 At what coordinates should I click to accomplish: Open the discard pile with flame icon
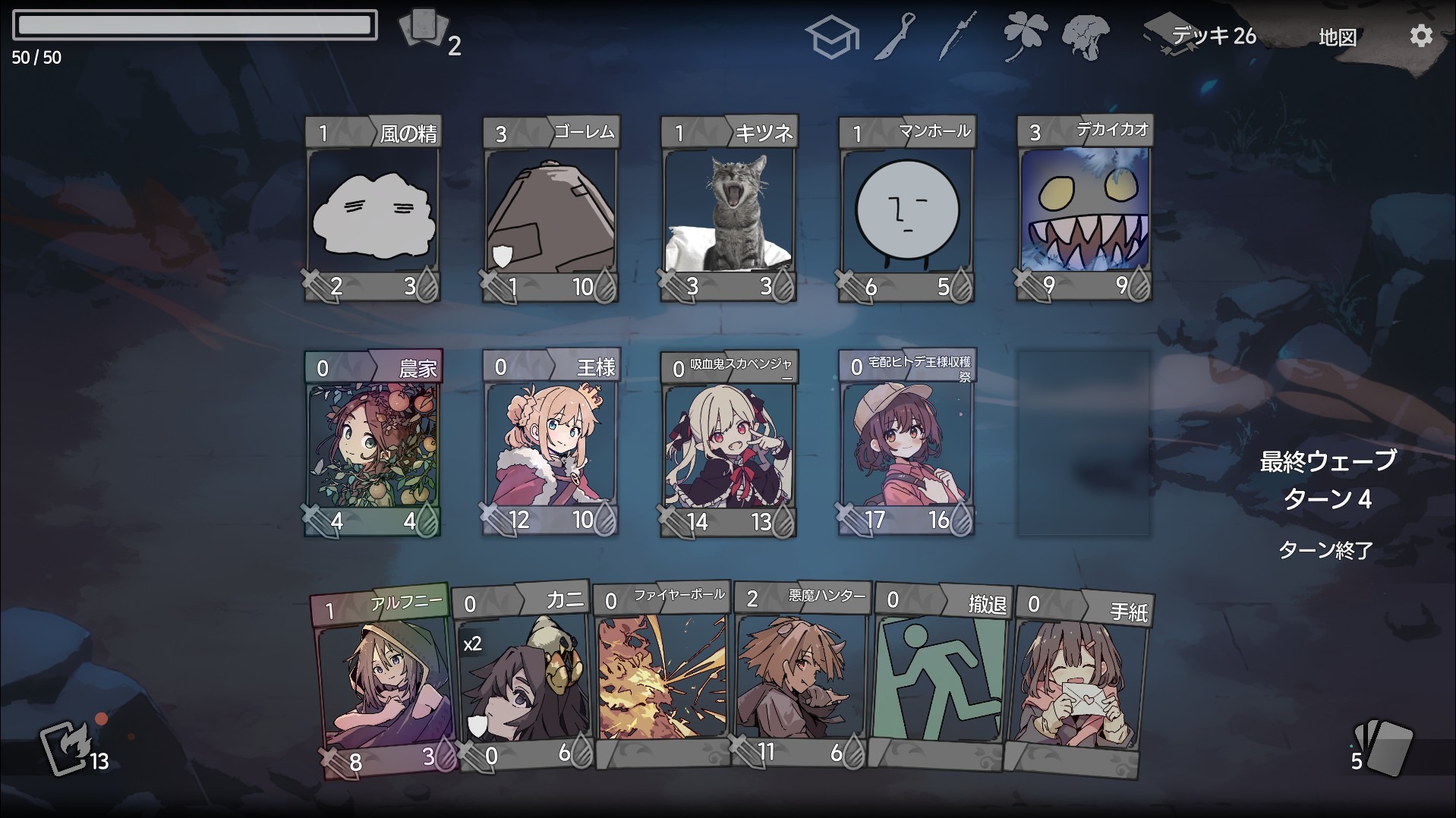click(x=67, y=749)
